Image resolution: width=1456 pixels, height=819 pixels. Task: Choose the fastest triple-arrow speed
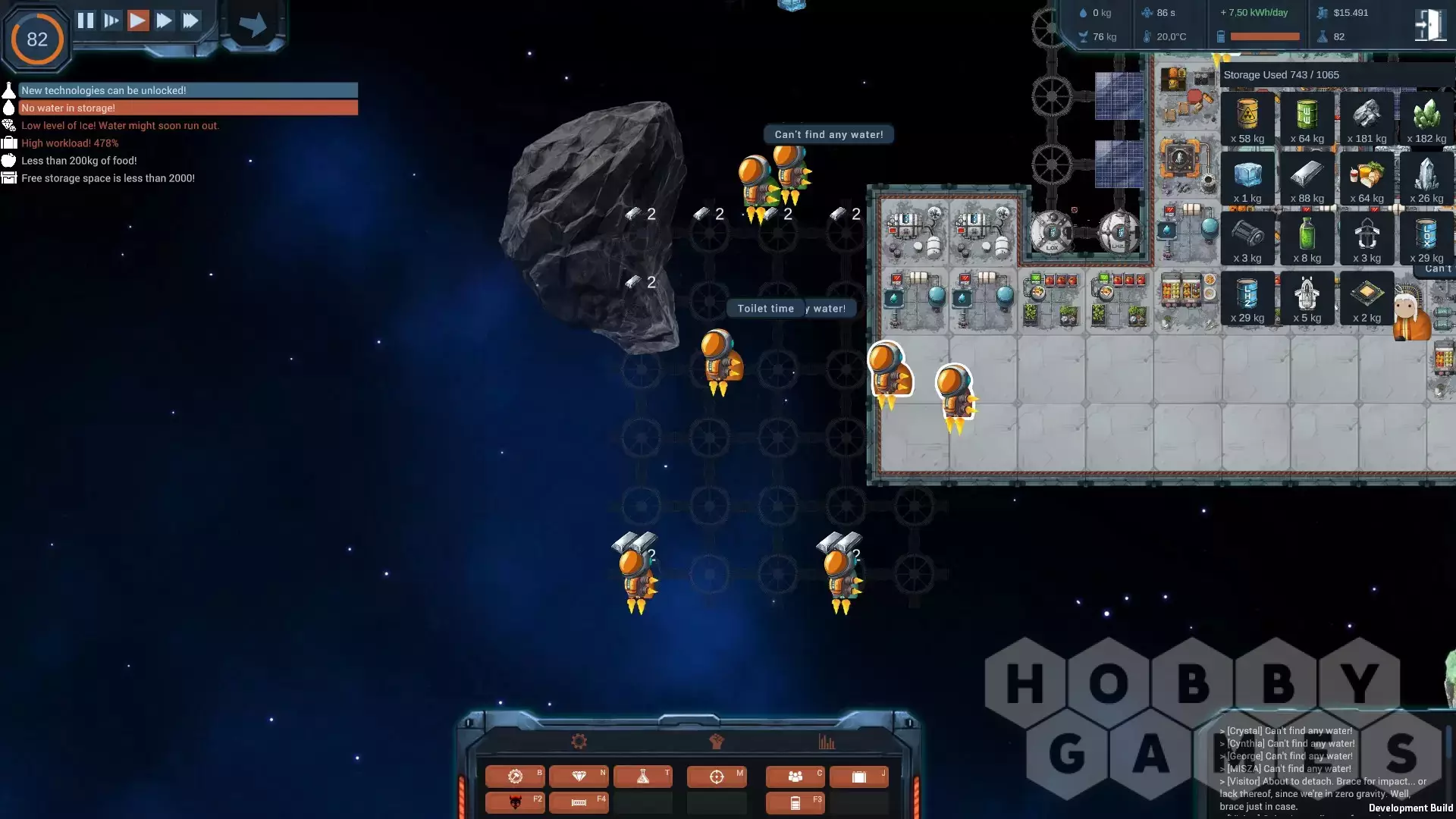tap(190, 20)
